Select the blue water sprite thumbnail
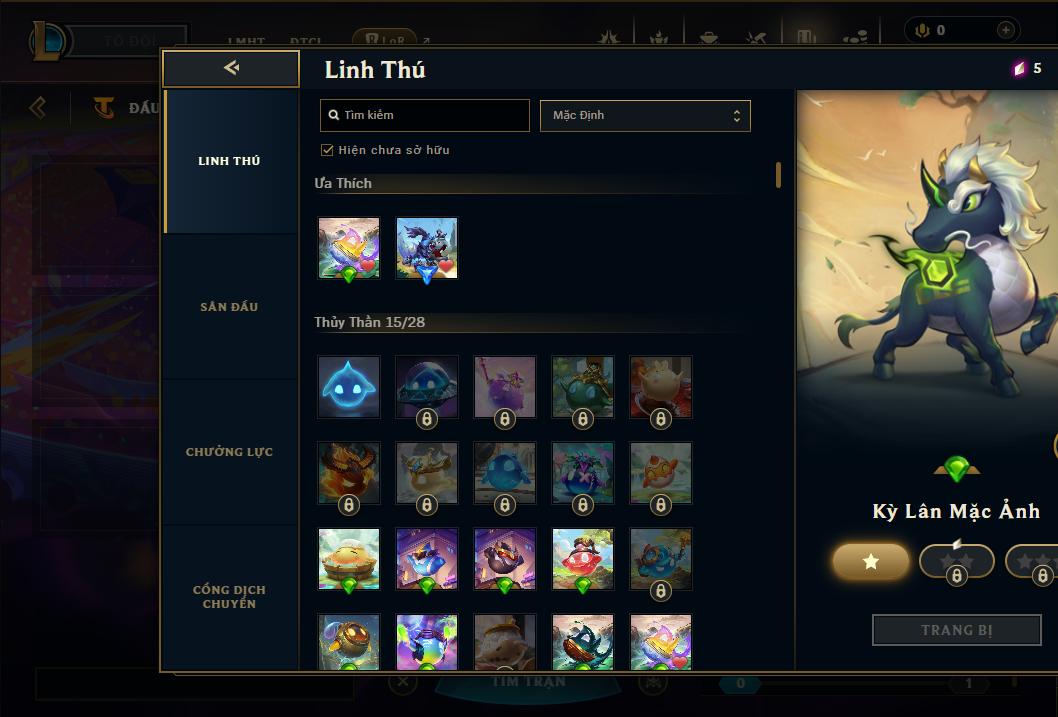The image size is (1058, 717). [x=349, y=386]
